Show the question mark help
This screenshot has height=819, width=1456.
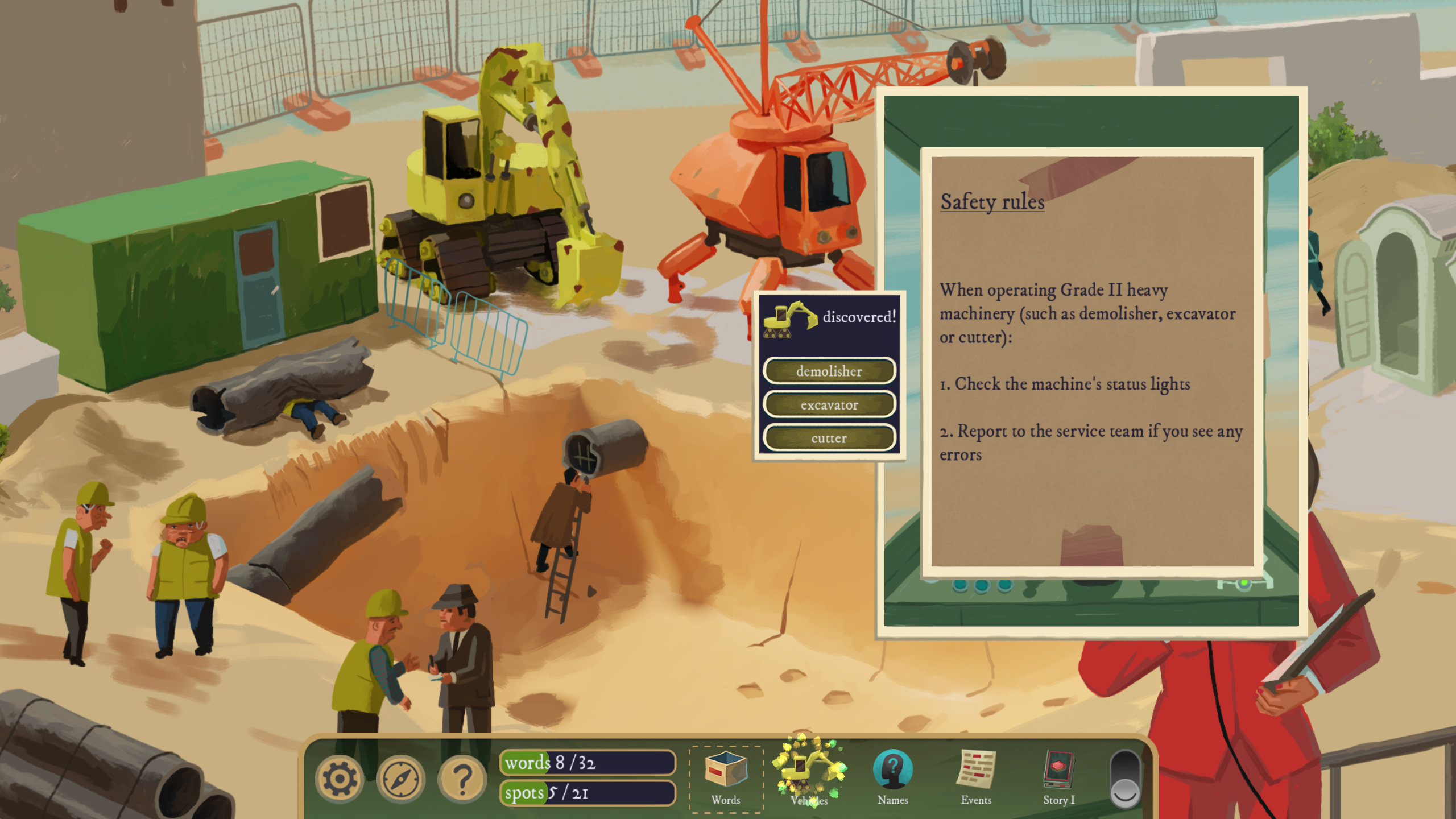click(462, 779)
